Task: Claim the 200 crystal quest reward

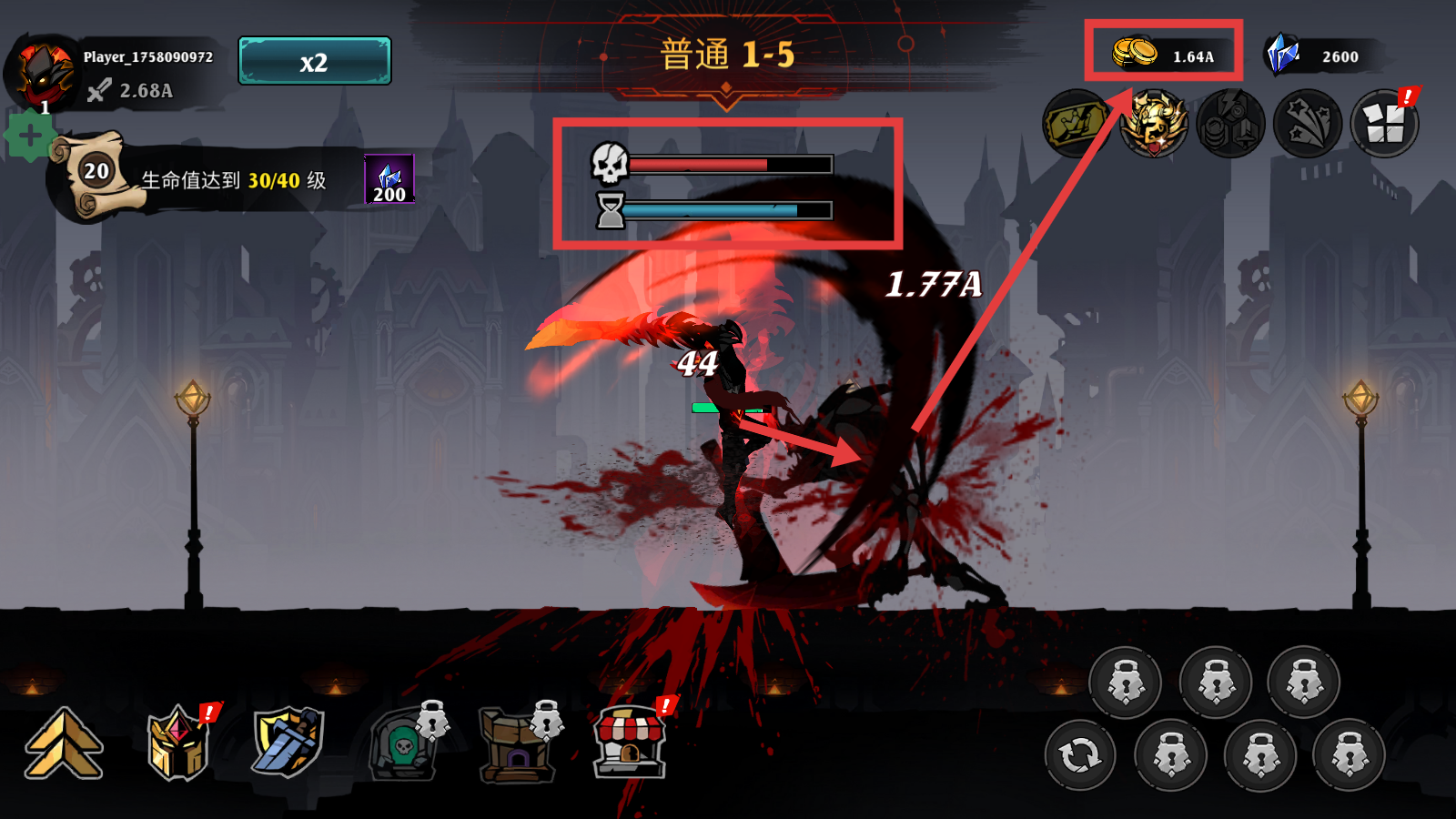Action: (x=389, y=179)
